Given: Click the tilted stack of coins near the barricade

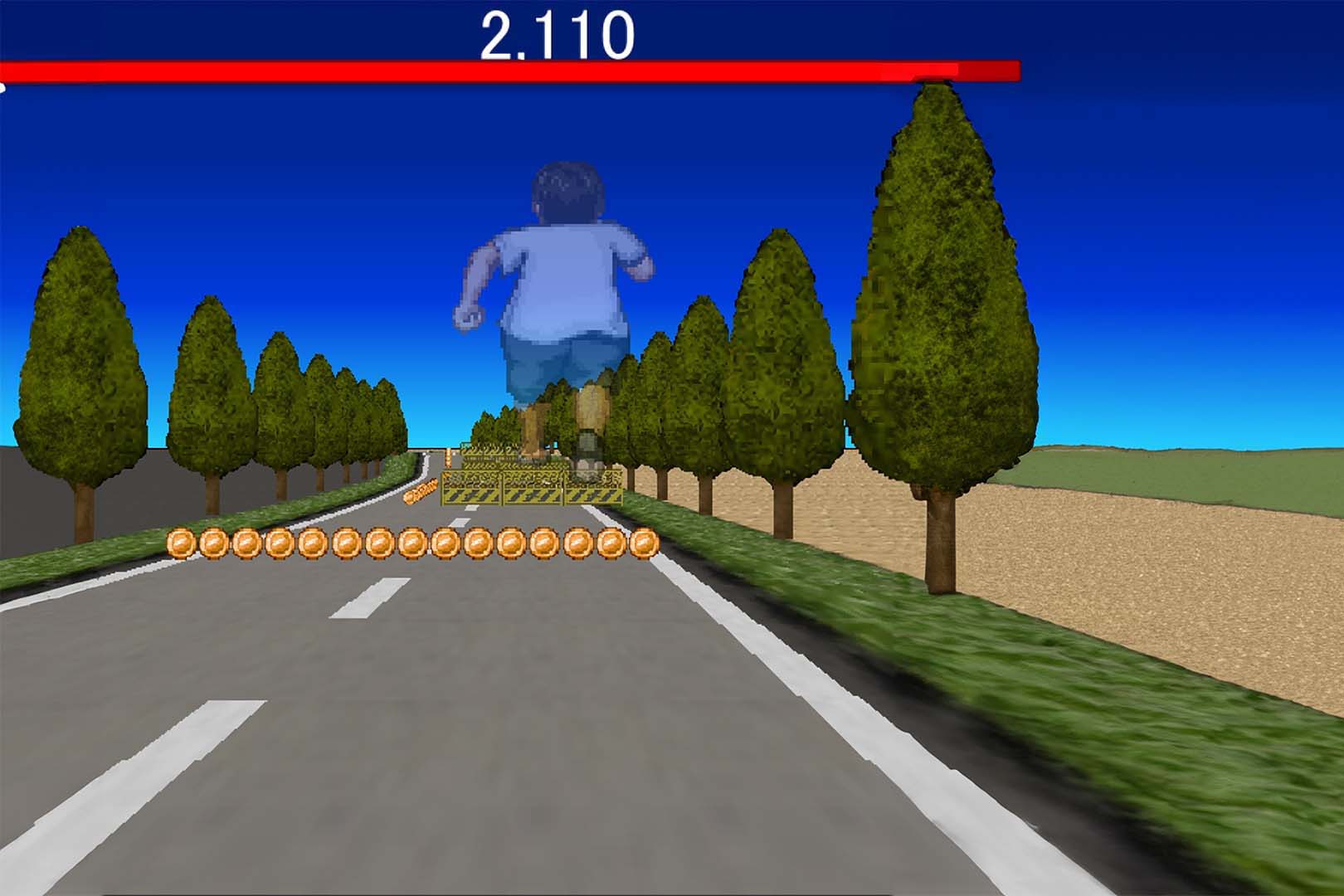Looking at the screenshot, I should click(x=419, y=491).
